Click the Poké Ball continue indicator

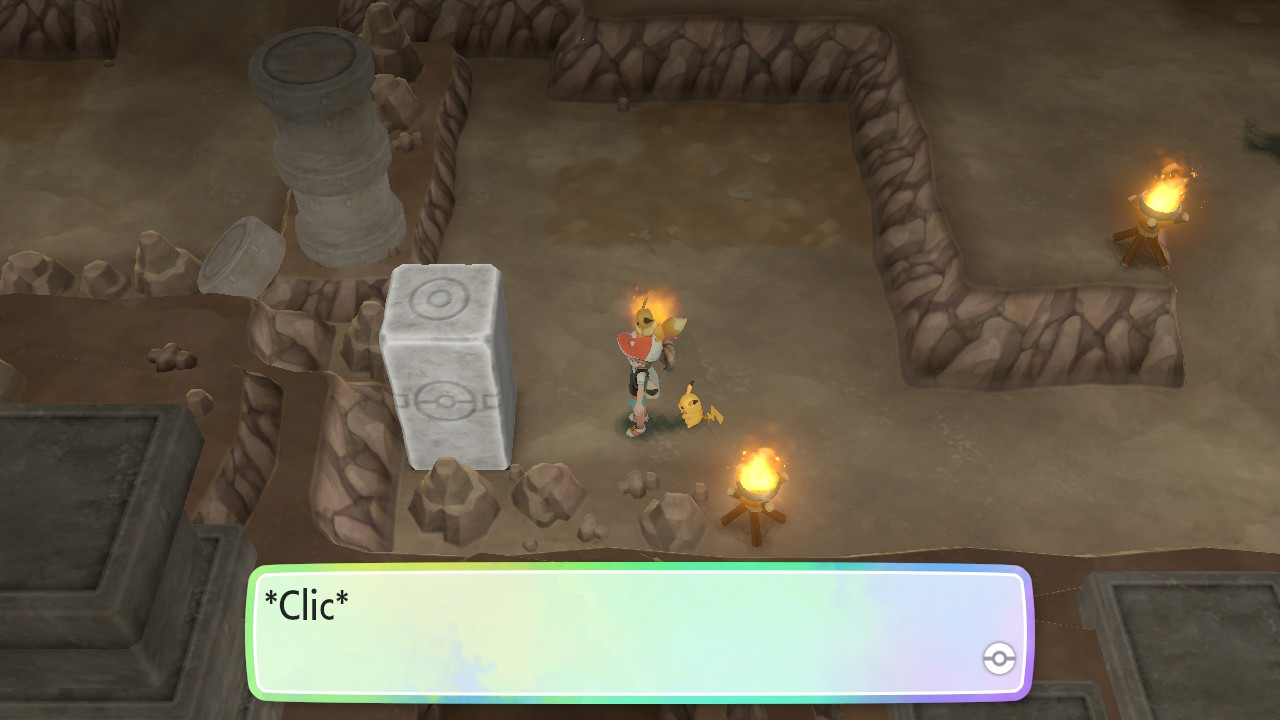(999, 658)
